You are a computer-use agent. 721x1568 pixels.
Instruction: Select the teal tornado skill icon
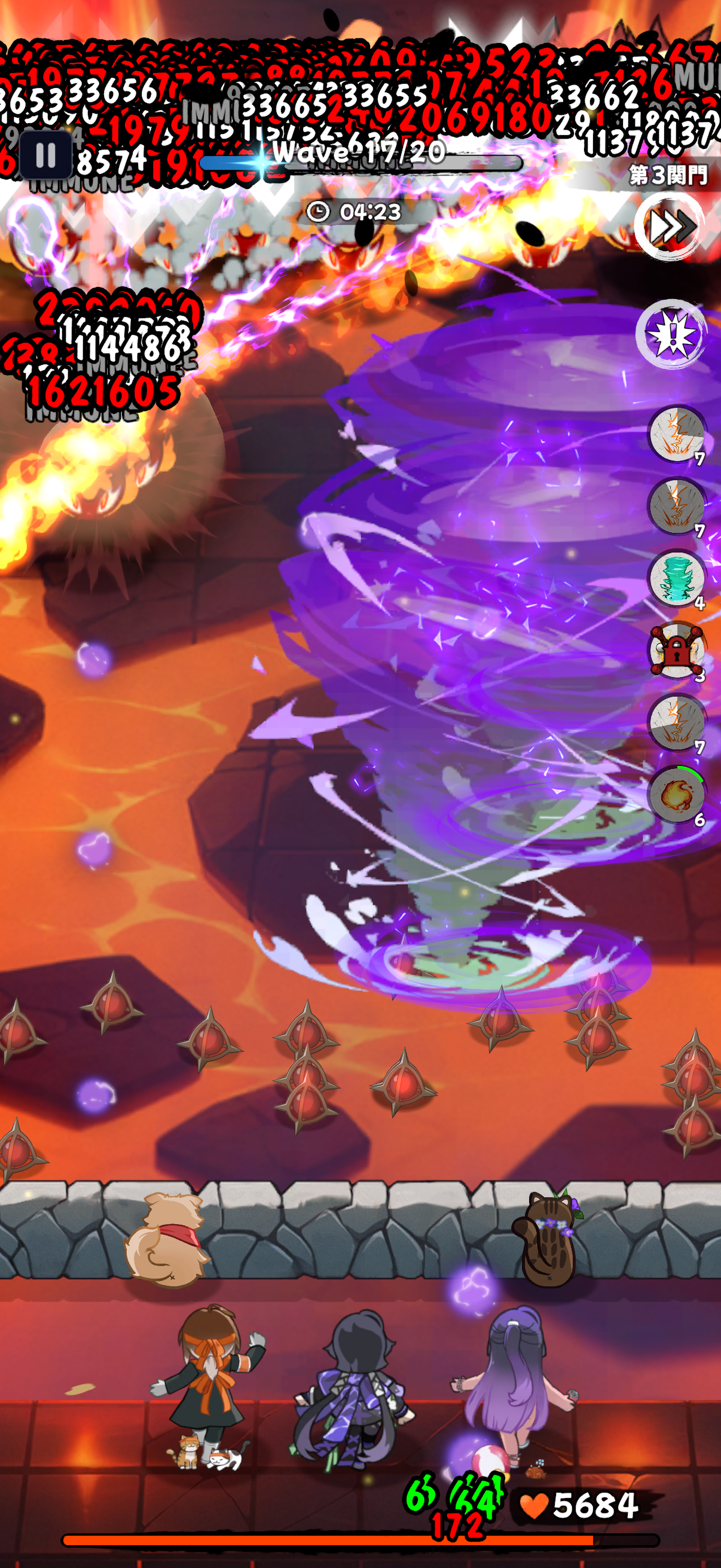pyautogui.click(x=677, y=578)
